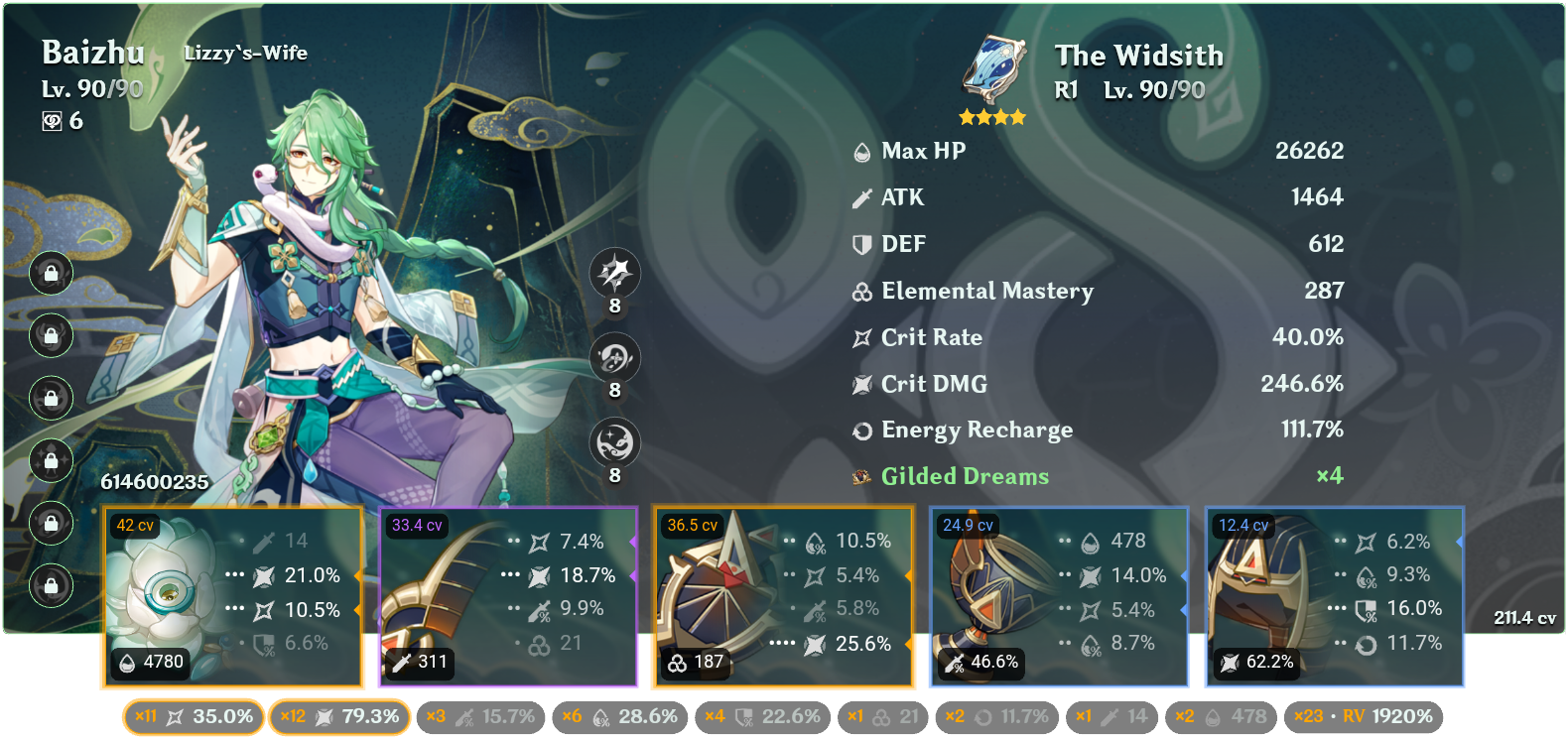This screenshot has height=741, width=1568.
Task: Select the Elemental Mastery stat icon
Action: point(859,291)
